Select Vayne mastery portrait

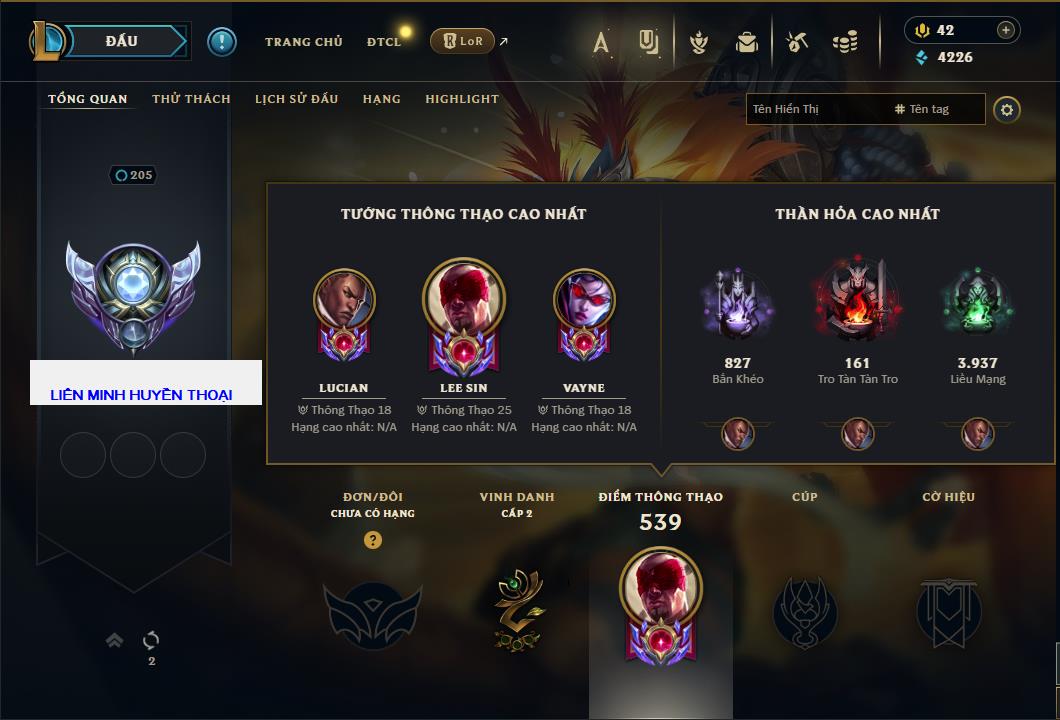click(584, 300)
